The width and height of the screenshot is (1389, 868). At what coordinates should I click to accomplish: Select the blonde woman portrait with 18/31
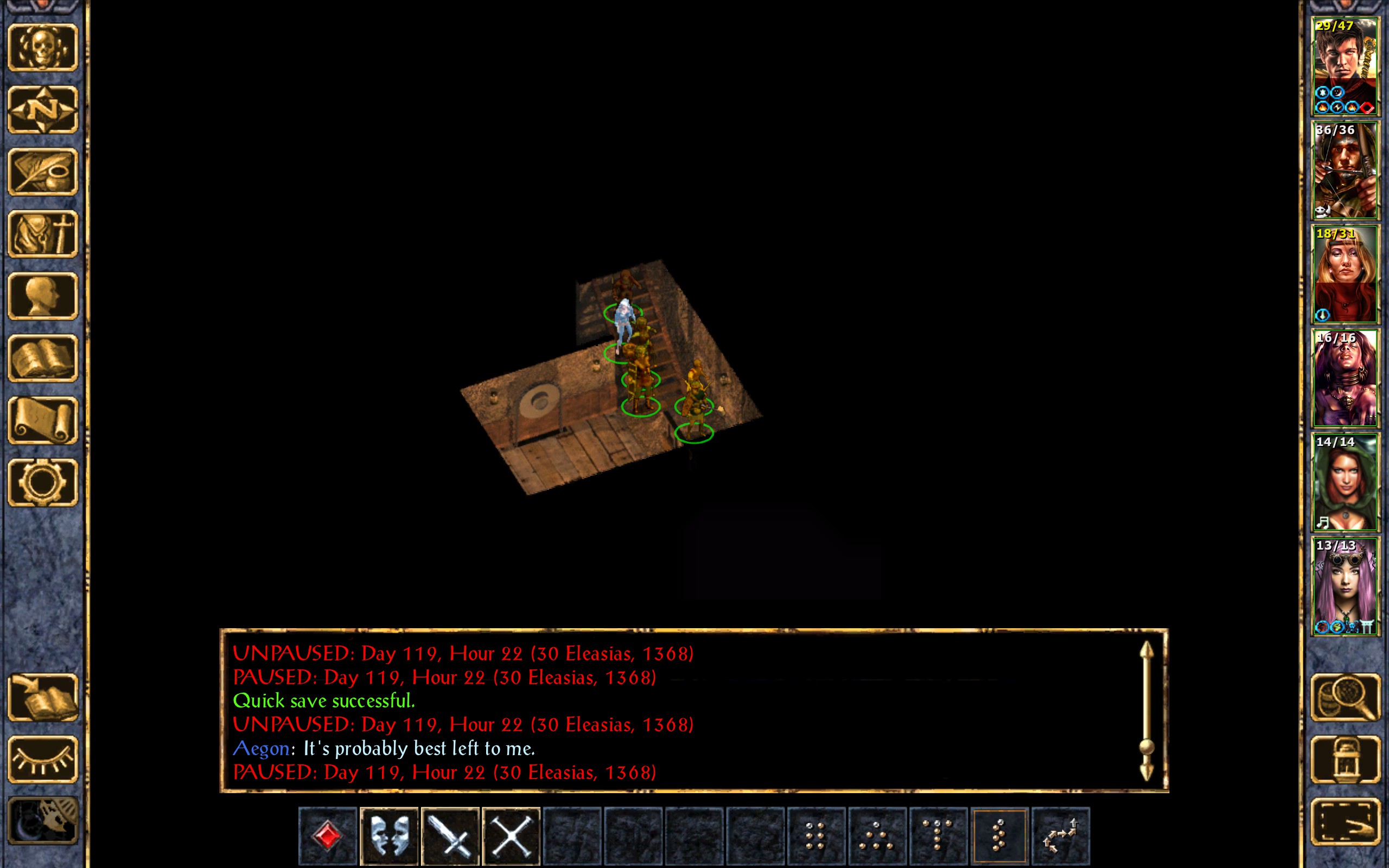pyautogui.click(x=1345, y=275)
